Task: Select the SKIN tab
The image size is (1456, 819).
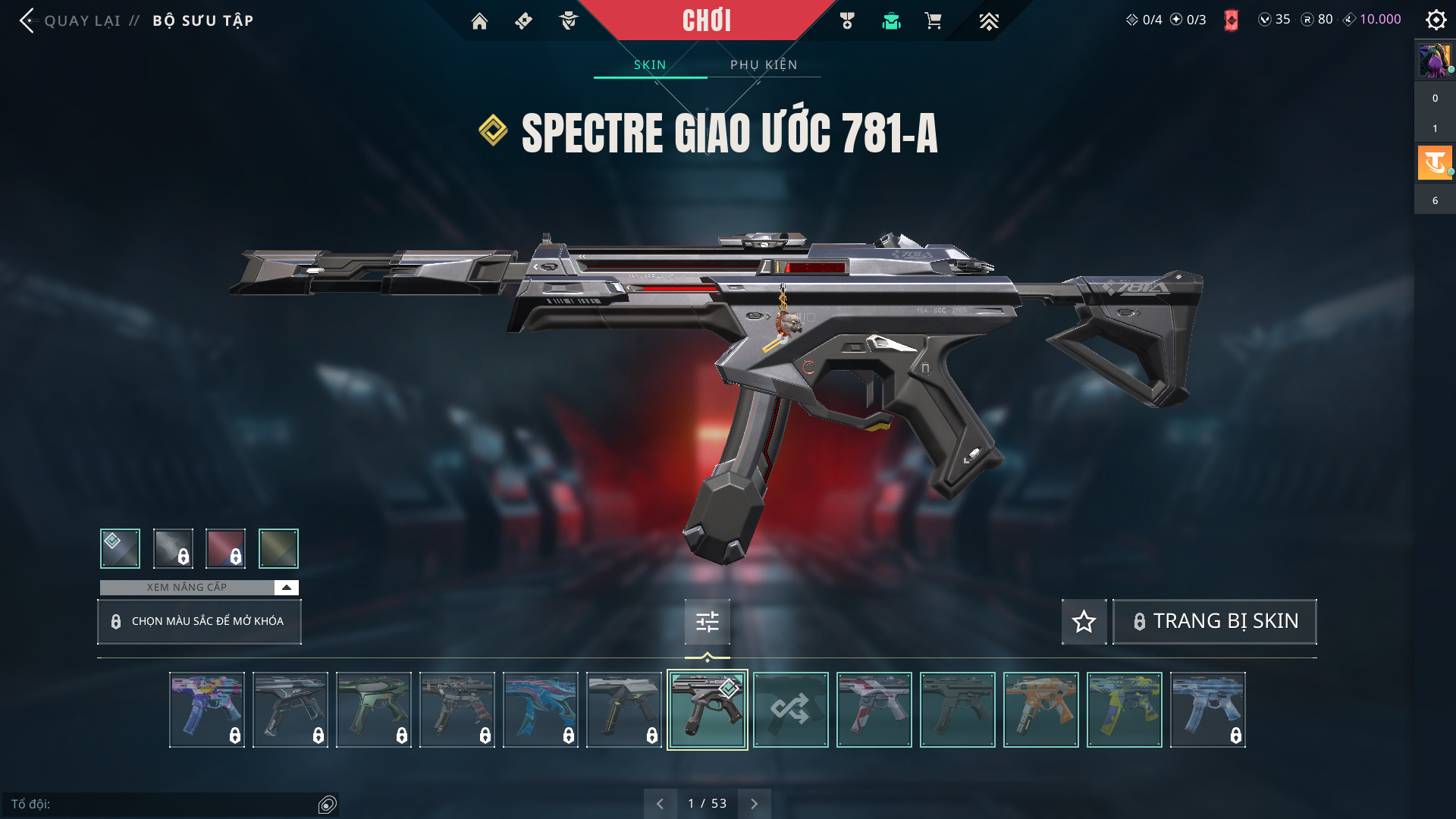Action: [x=650, y=64]
